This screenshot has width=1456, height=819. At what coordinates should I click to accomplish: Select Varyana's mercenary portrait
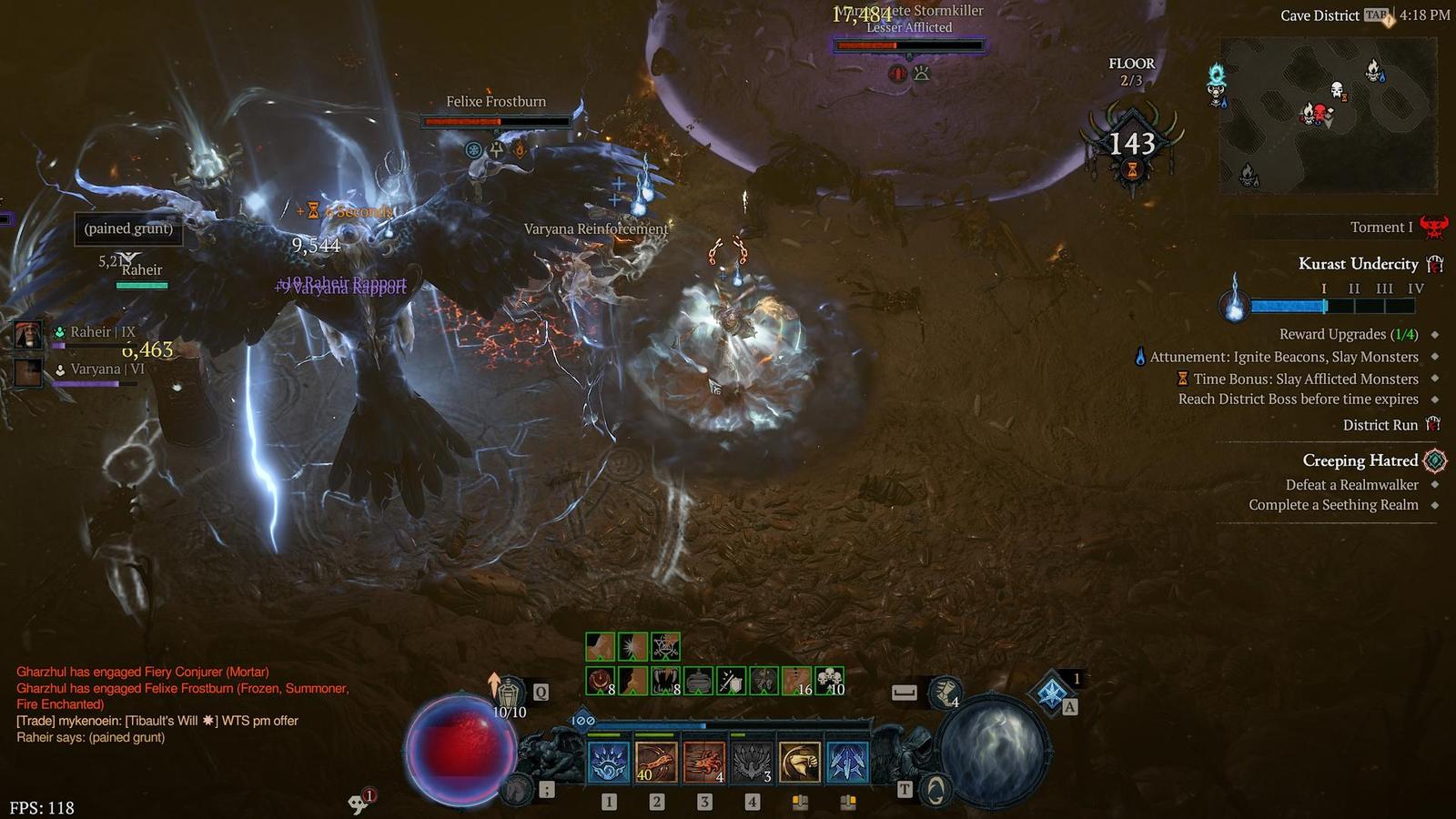click(x=28, y=370)
